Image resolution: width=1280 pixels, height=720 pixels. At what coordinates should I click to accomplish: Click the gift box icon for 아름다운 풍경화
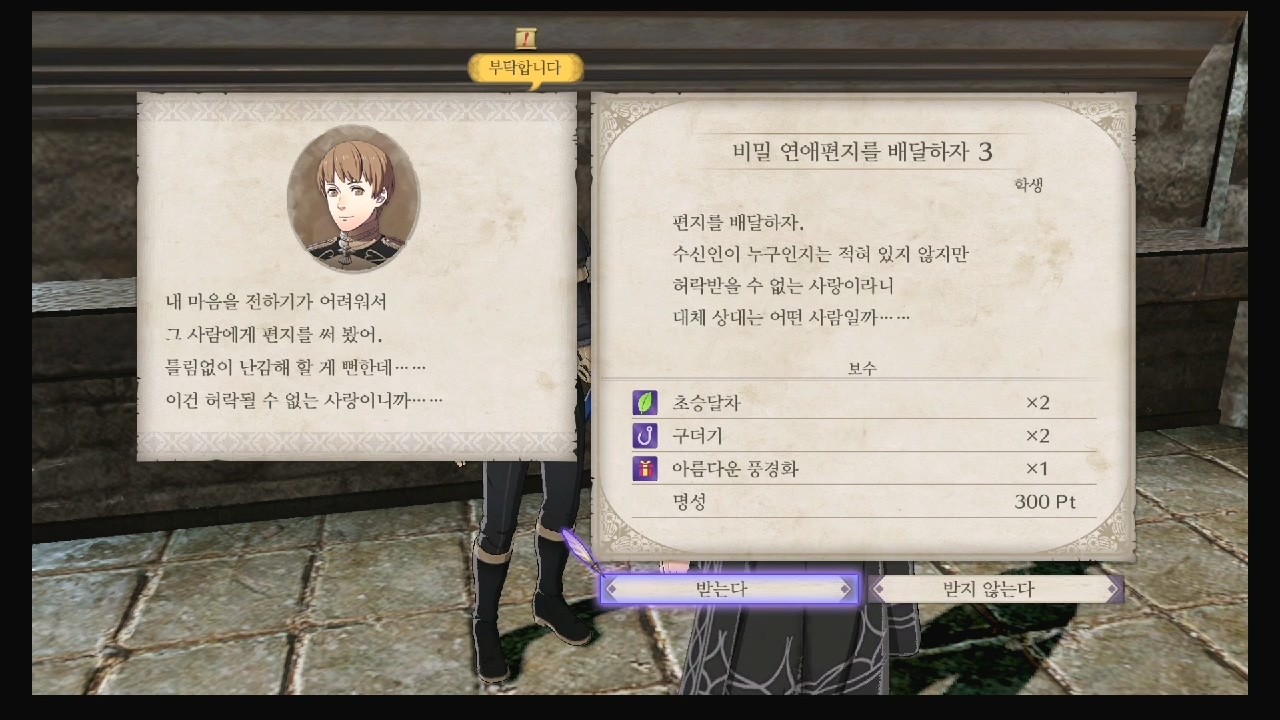(x=644, y=468)
